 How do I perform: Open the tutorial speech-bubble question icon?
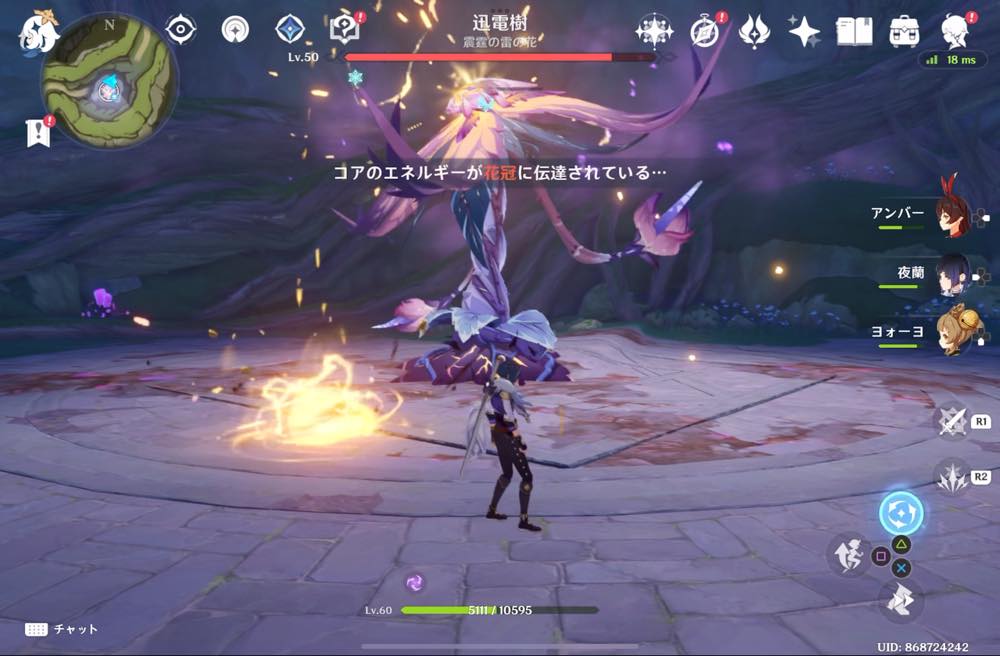(x=345, y=29)
